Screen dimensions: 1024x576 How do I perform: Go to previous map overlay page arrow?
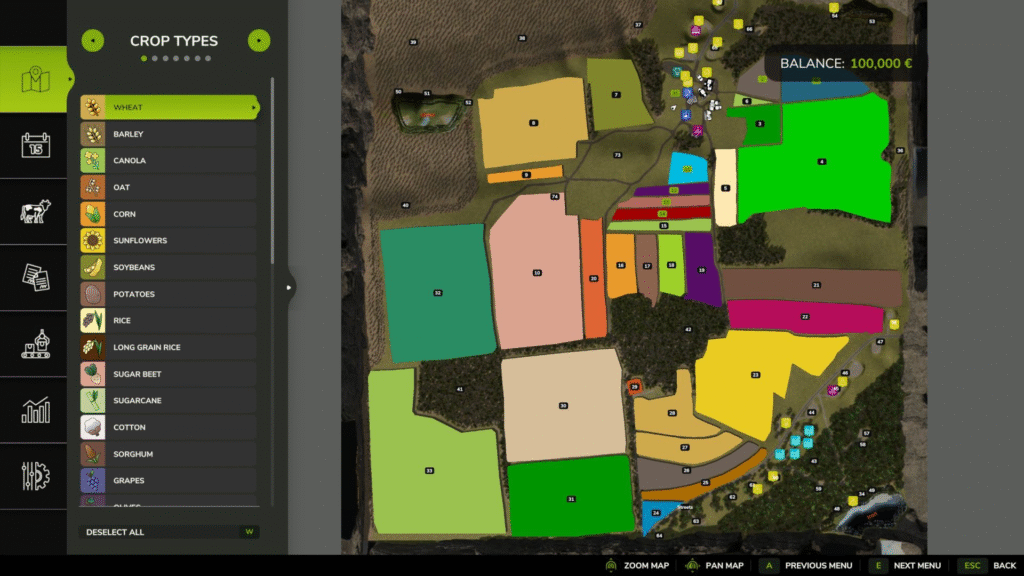point(92,41)
